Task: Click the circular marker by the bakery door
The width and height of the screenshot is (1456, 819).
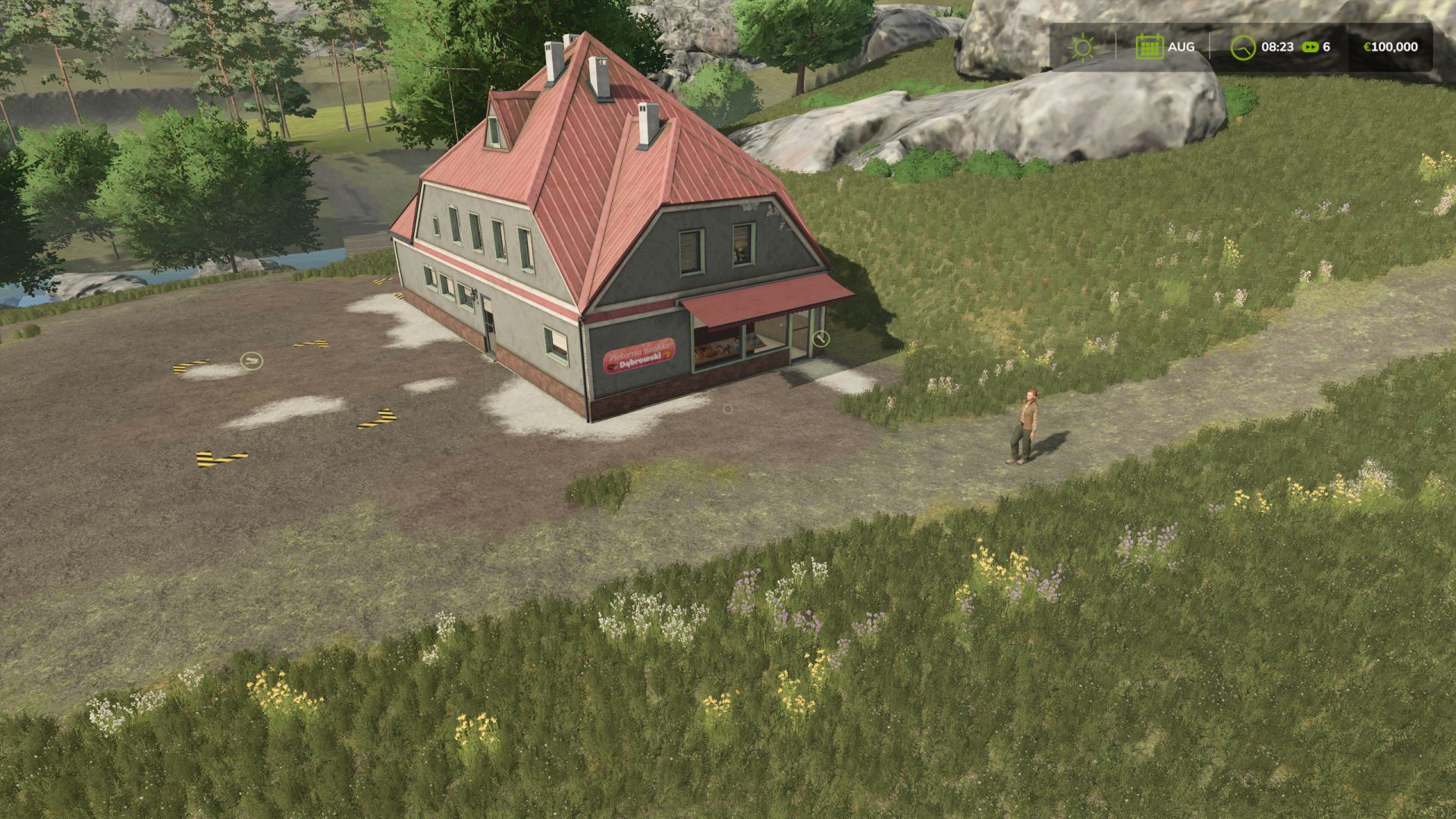Action: coord(821,338)
